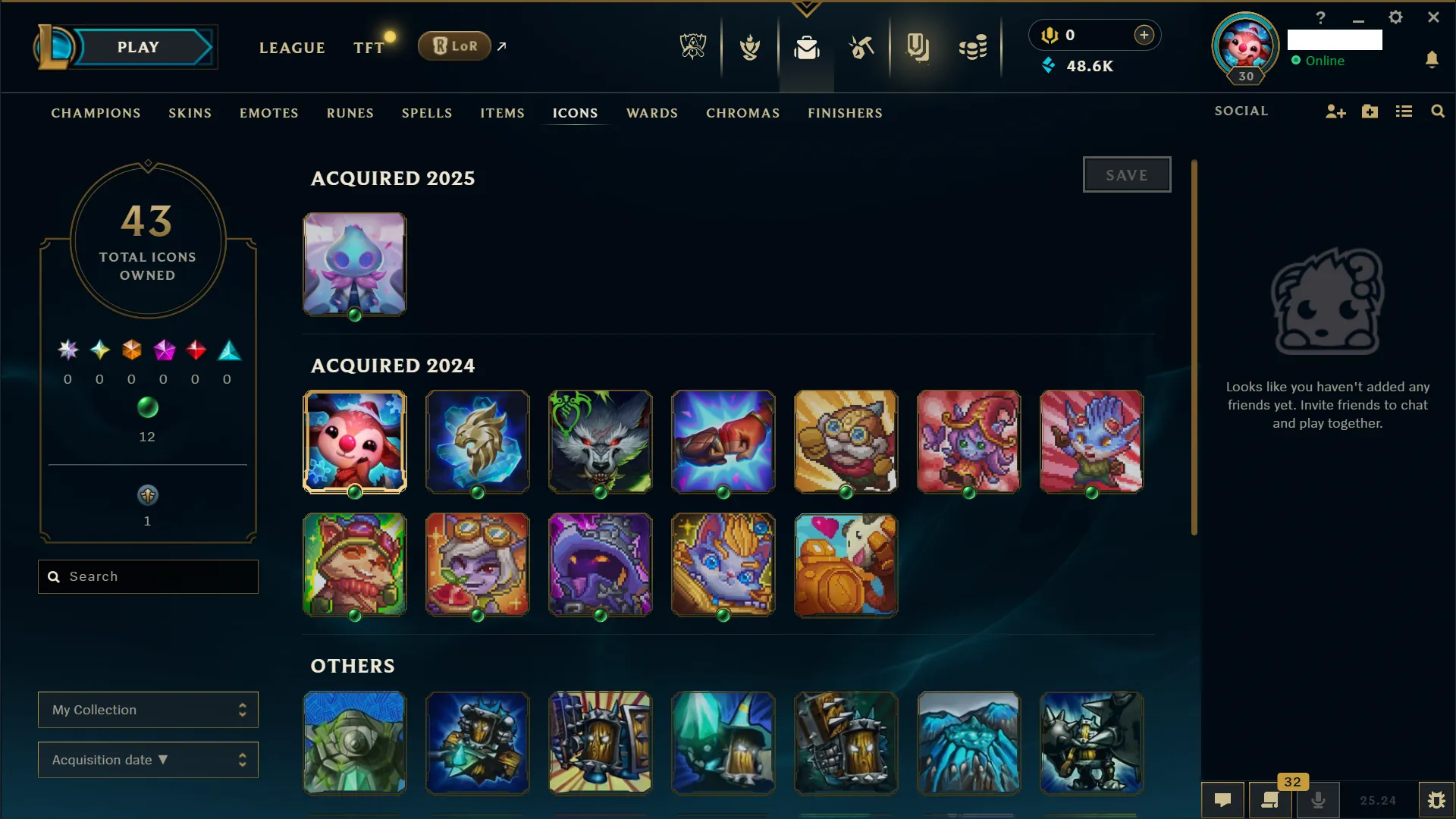Expand the top-center chevron banner
This screenshot has width=1456, height=819.
806,9
